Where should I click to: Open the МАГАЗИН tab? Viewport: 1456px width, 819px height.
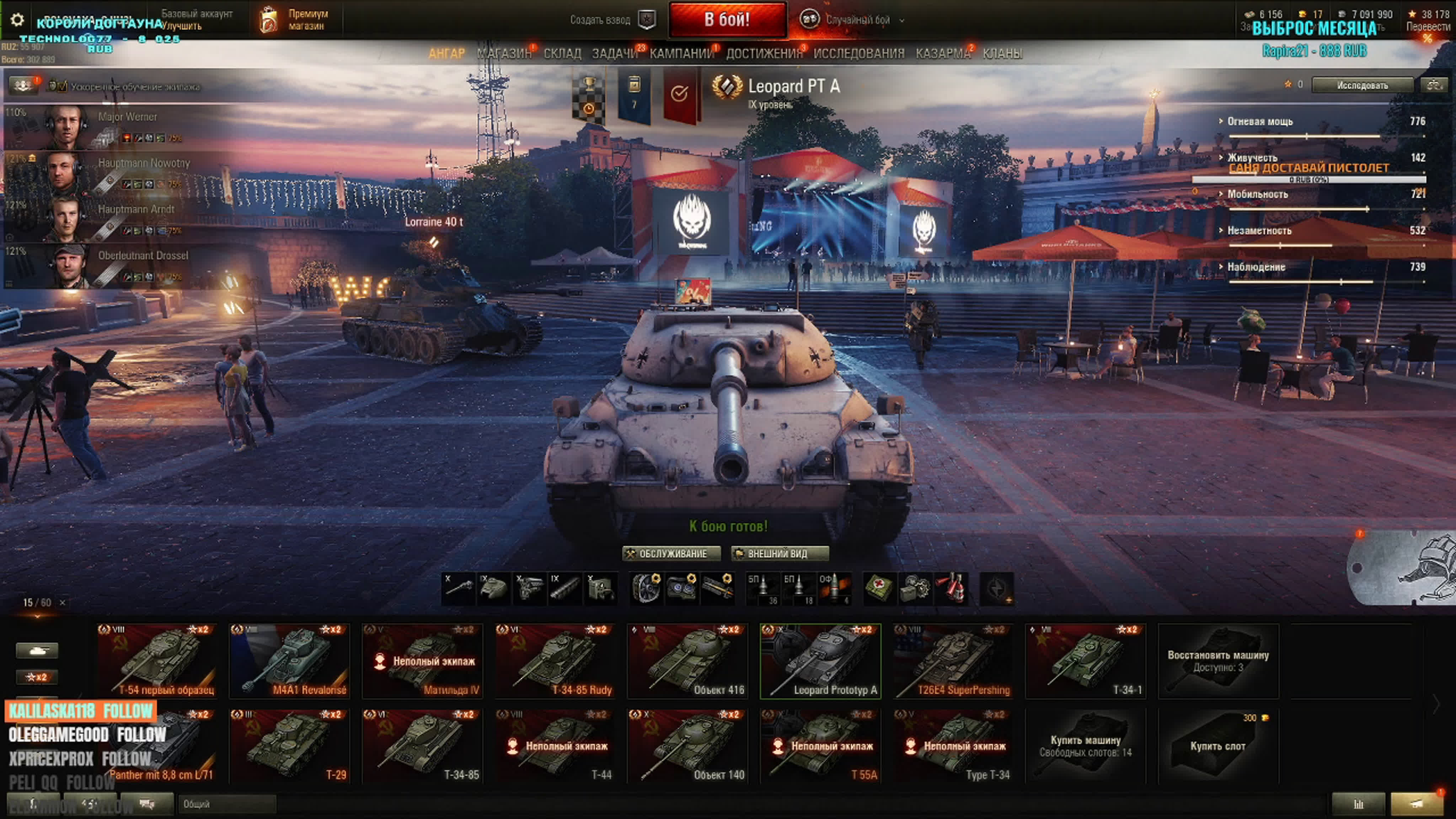tap(504, 54)
